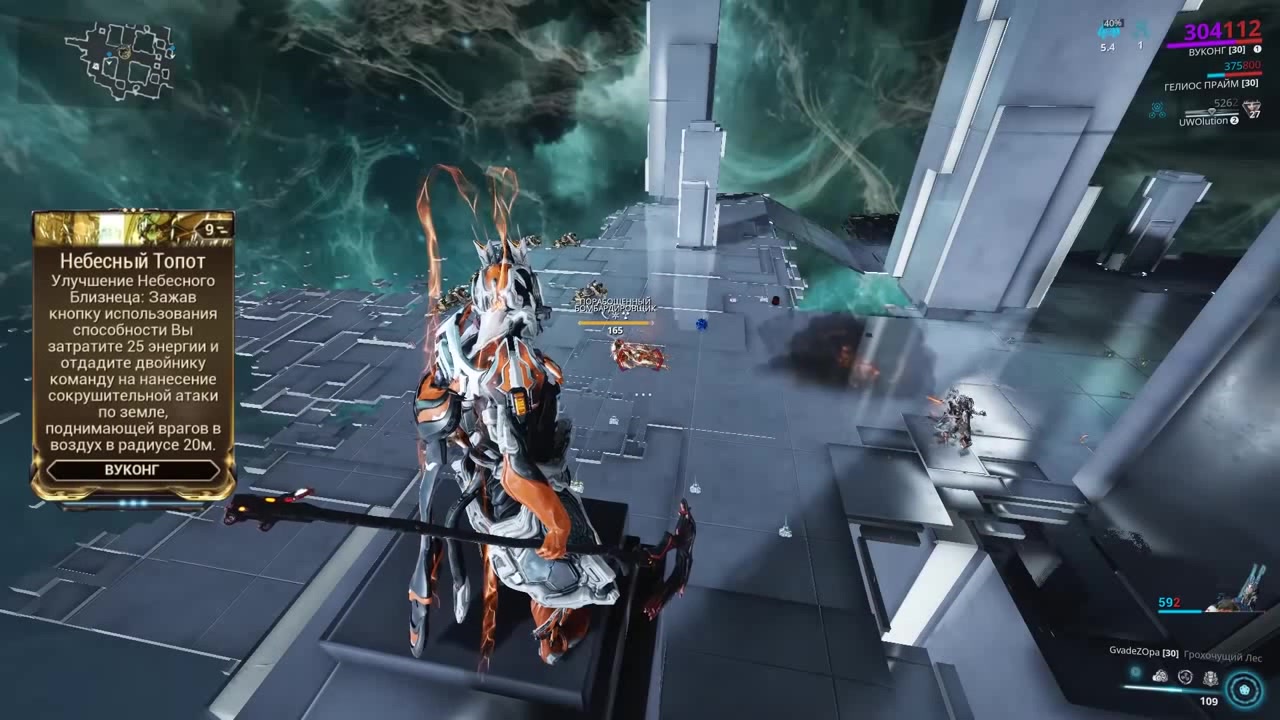Click the Грохочущий Лес mission label
1280x720 pixels.
pos(1222,655)
